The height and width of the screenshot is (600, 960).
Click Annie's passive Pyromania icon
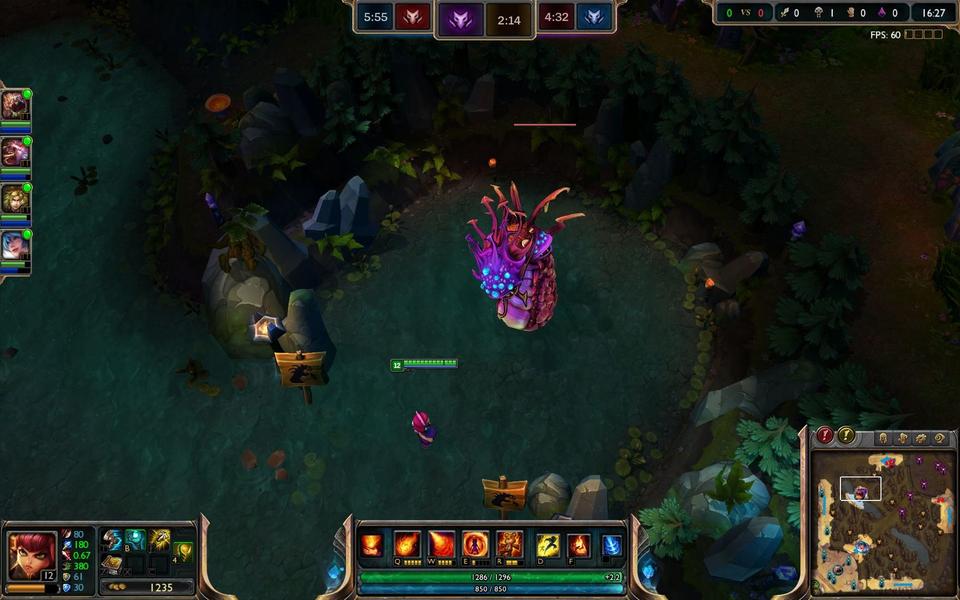click(x=371, y=545)
